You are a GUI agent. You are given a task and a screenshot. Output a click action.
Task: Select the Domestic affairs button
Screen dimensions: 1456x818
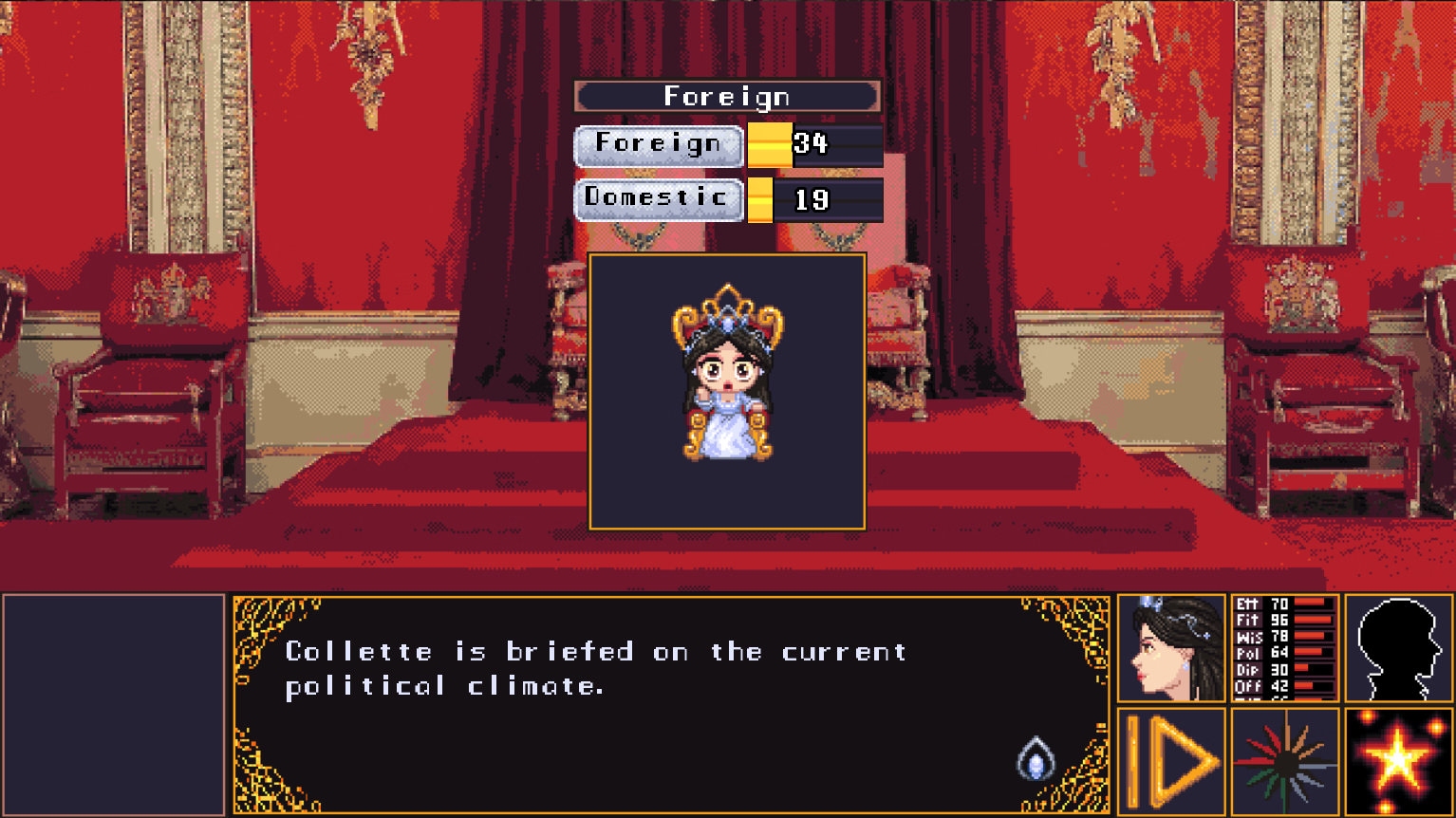pos(659,199)
